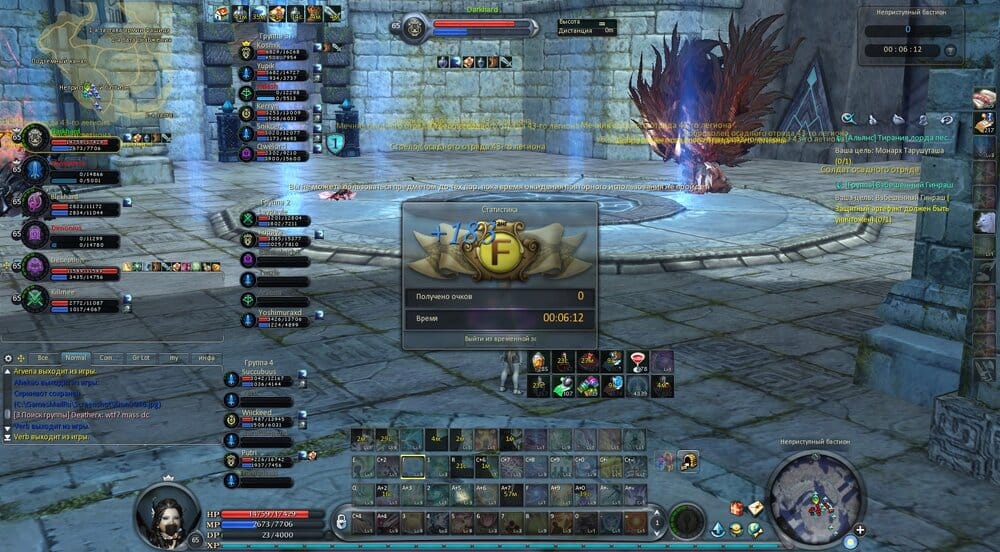Click the exit temporary zone button
Screen dimensions: 1000x552
pos(499,339)
